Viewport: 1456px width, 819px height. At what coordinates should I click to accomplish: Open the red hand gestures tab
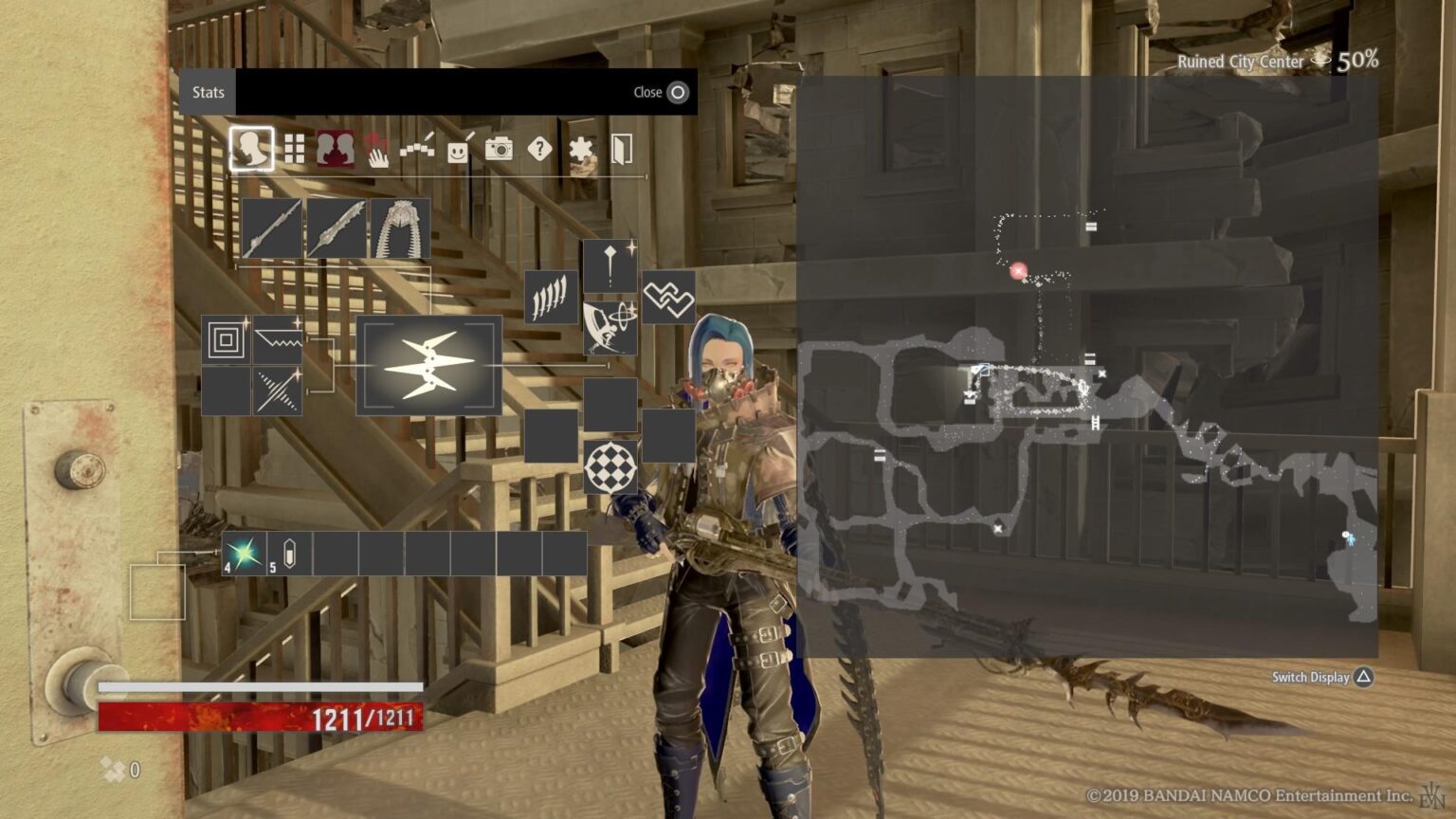pyautogui.click(x=376, y=149)
